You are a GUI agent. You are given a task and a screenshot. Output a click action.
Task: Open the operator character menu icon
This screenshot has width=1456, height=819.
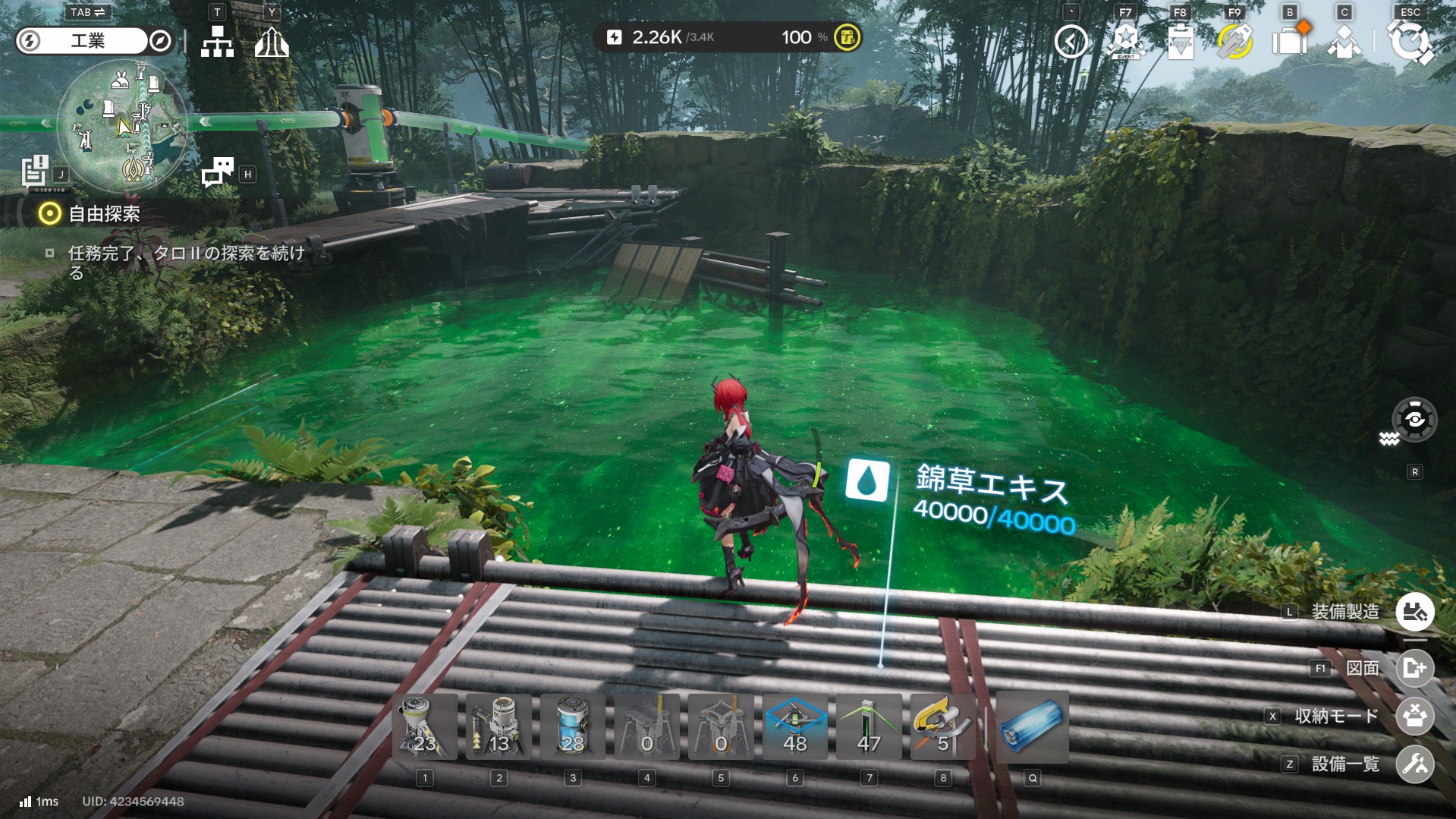1344,41
